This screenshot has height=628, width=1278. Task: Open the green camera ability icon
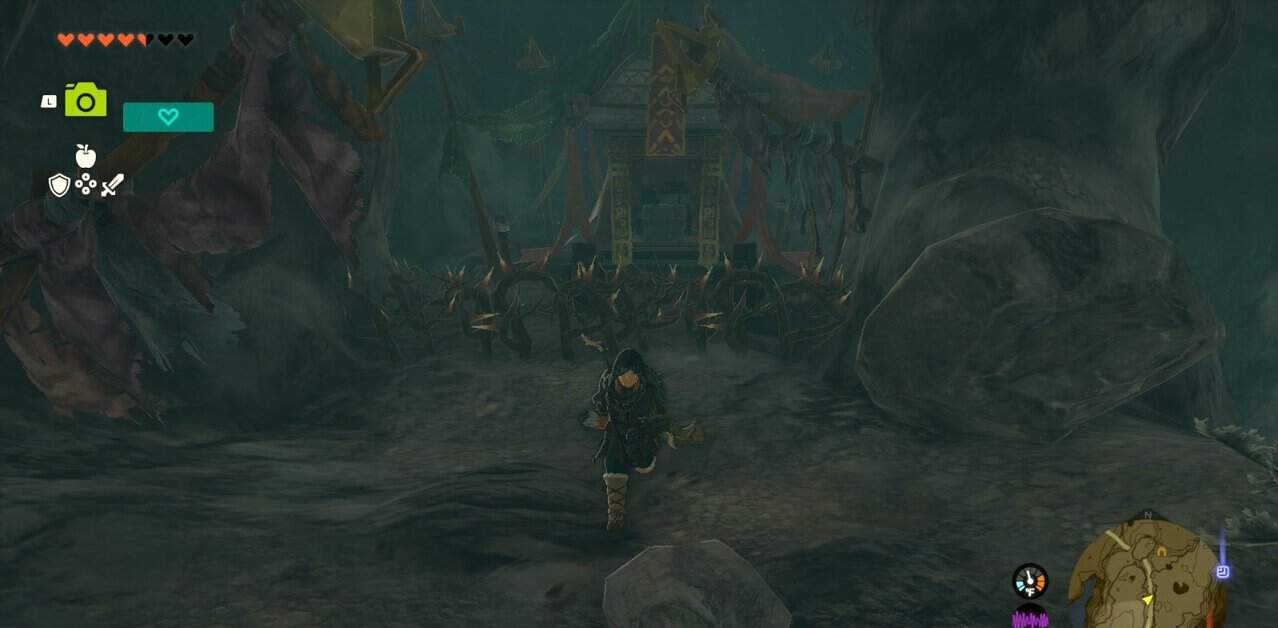(86, 100)
